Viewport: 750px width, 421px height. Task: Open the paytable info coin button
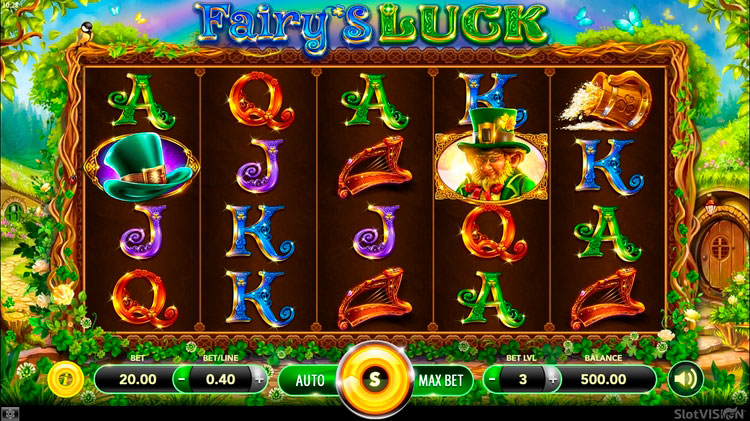click(x=63, y=379)
